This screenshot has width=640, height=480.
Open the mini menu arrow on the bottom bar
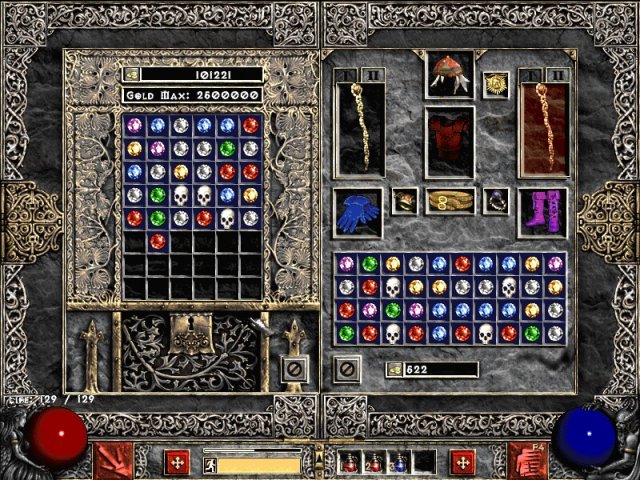[319, 460]
